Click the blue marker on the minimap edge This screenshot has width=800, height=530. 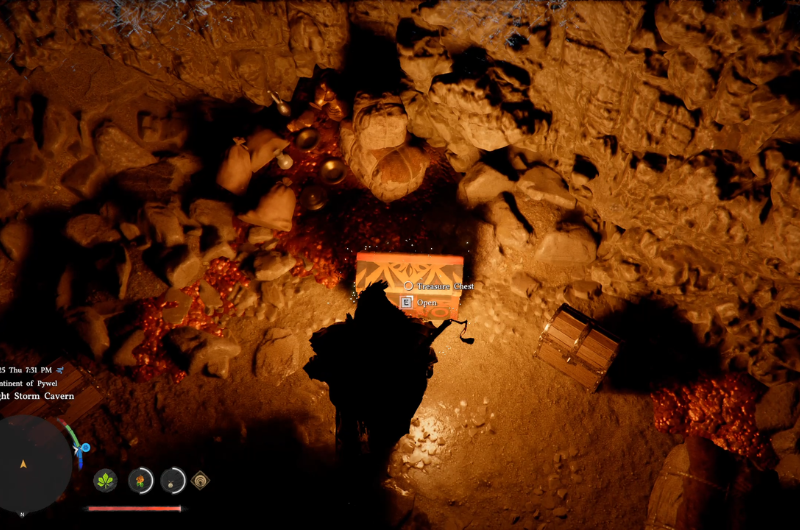pyautogui.click(x=86, y=449)
